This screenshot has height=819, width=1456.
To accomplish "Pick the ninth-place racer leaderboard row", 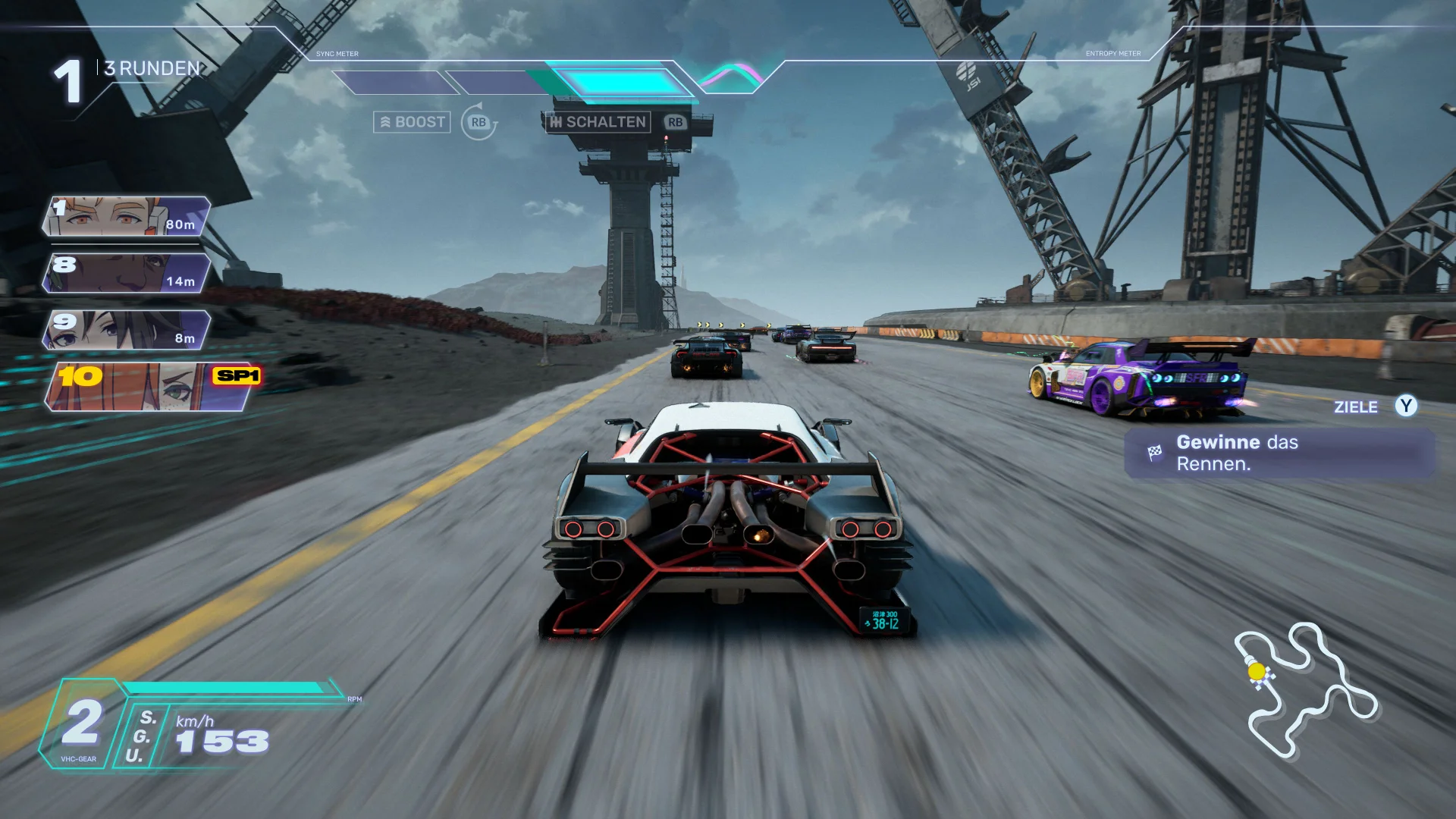I will [x=127, y=330].
